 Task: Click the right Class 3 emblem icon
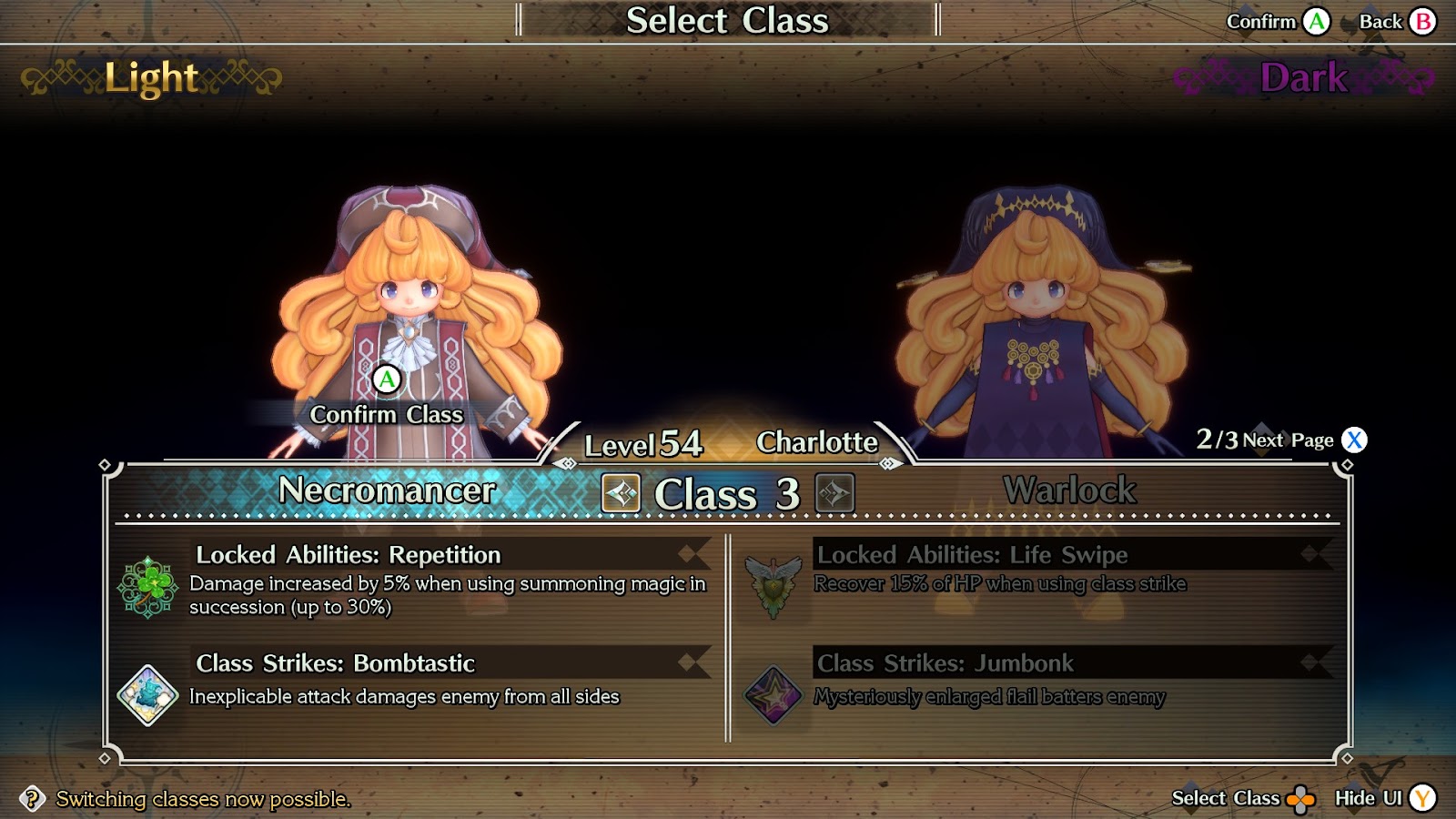[x=834, y=494]
